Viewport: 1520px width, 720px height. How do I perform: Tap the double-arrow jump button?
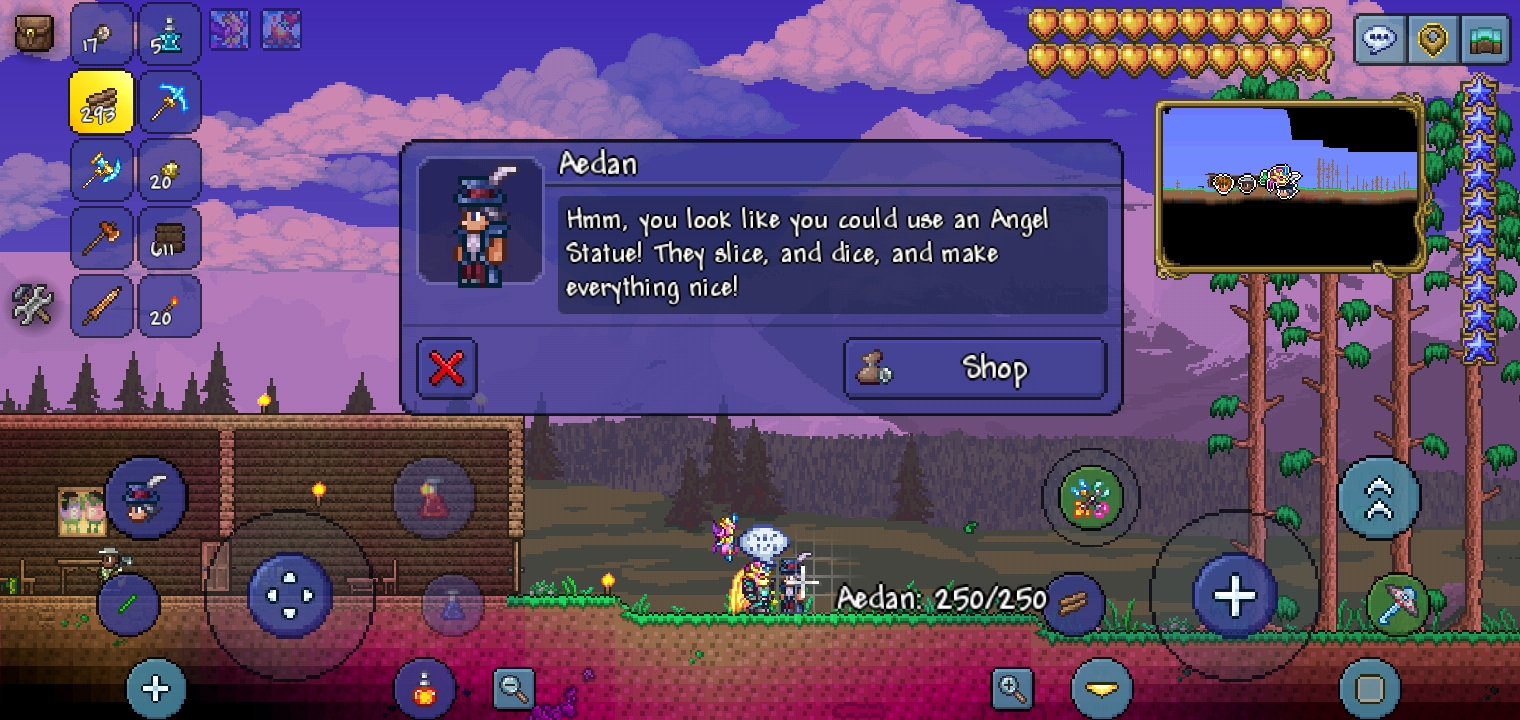pos(1379,497)
